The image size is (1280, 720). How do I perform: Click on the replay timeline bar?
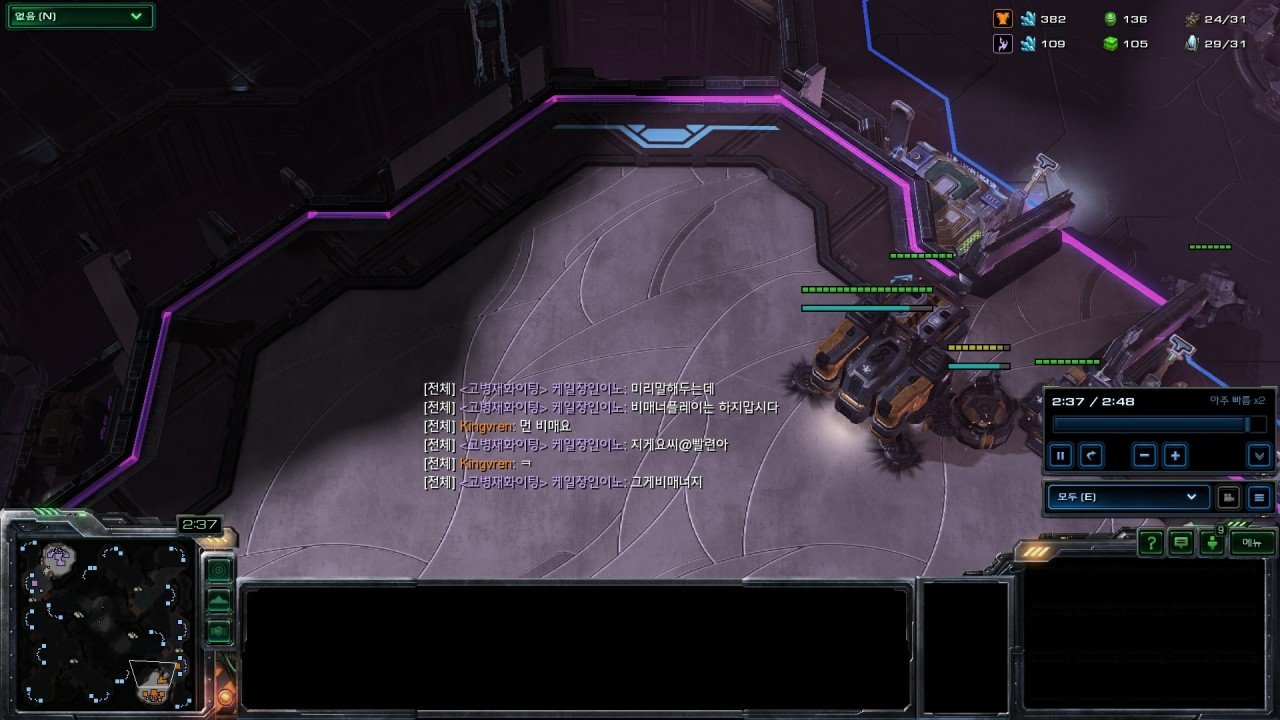pos(1150,425)
